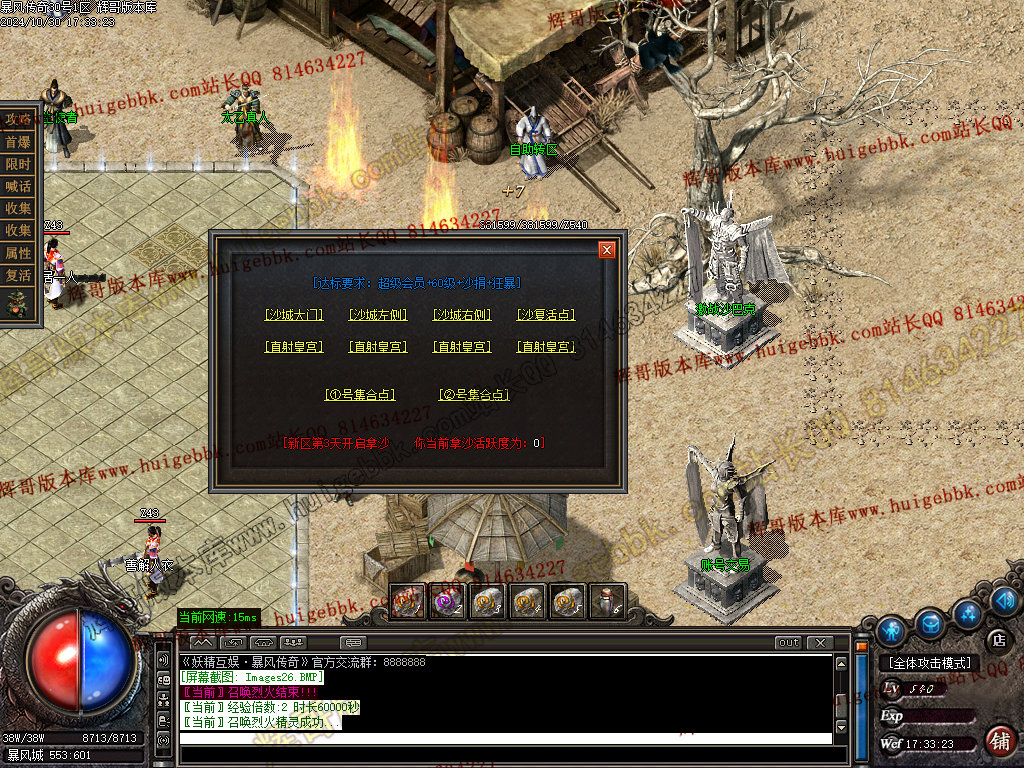
Task: Choose ①号集合点 gathering point
Action: pyautogui.click(x=360, y=395)
